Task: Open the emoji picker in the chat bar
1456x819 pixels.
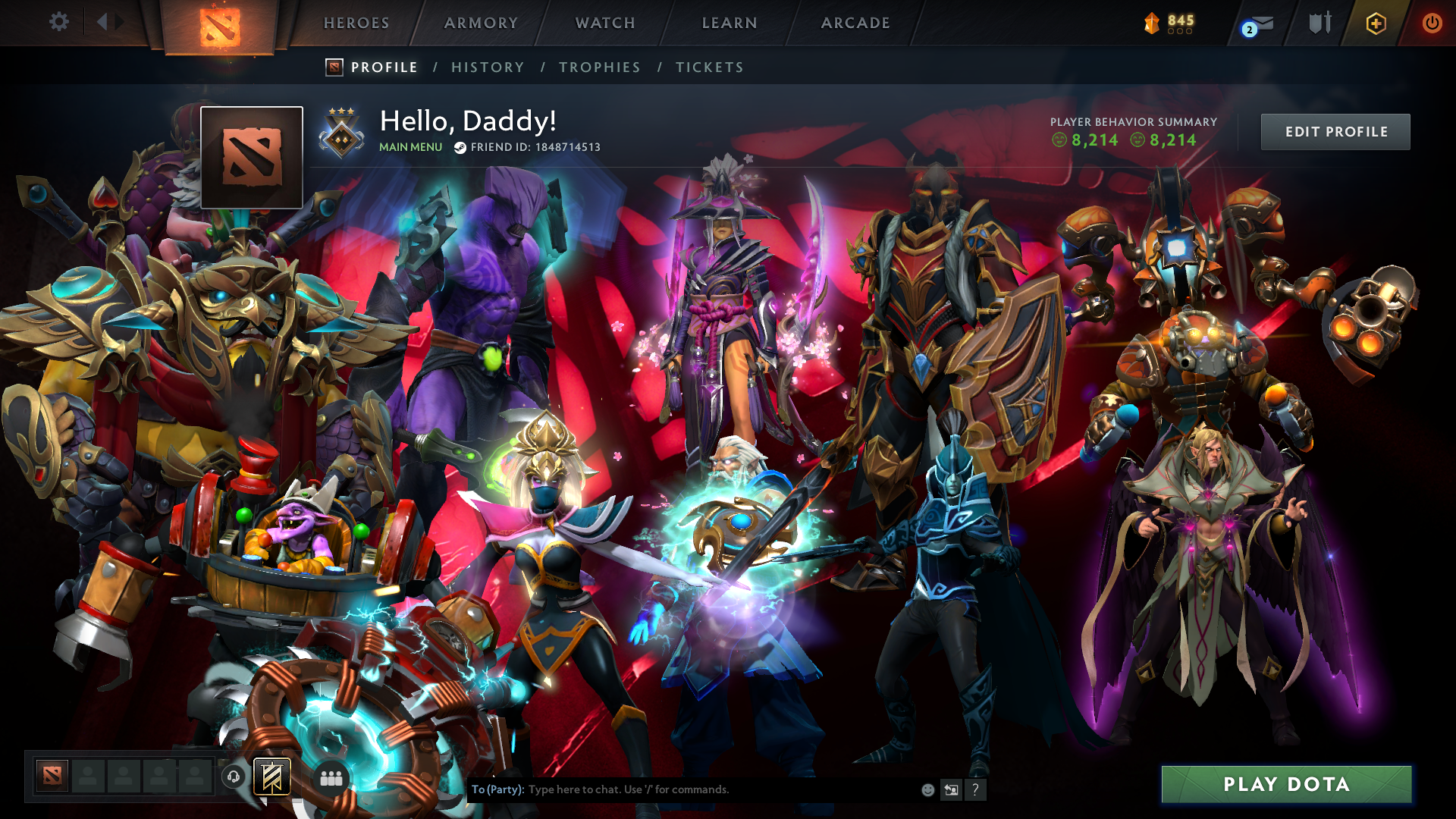Action: pyautogui.click(x=927, y=789)
